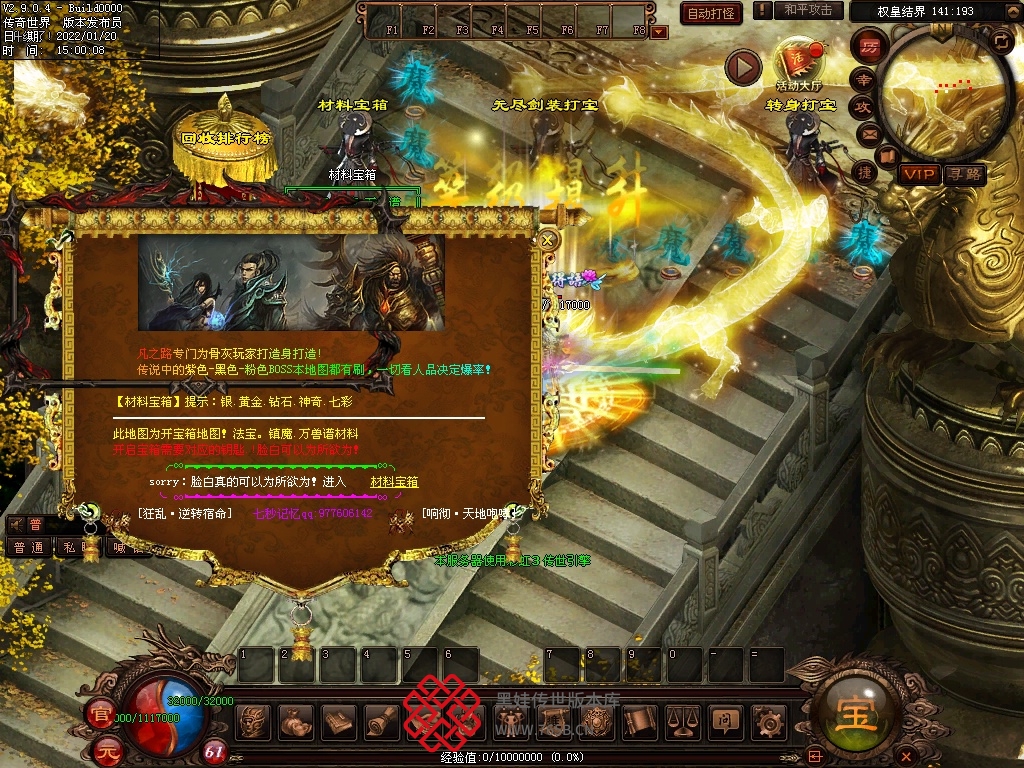The width and height of the screenshot is (1024, 768).
Task: Close the 材料宝箱 dialog window
Action: [x=547, y=240]
